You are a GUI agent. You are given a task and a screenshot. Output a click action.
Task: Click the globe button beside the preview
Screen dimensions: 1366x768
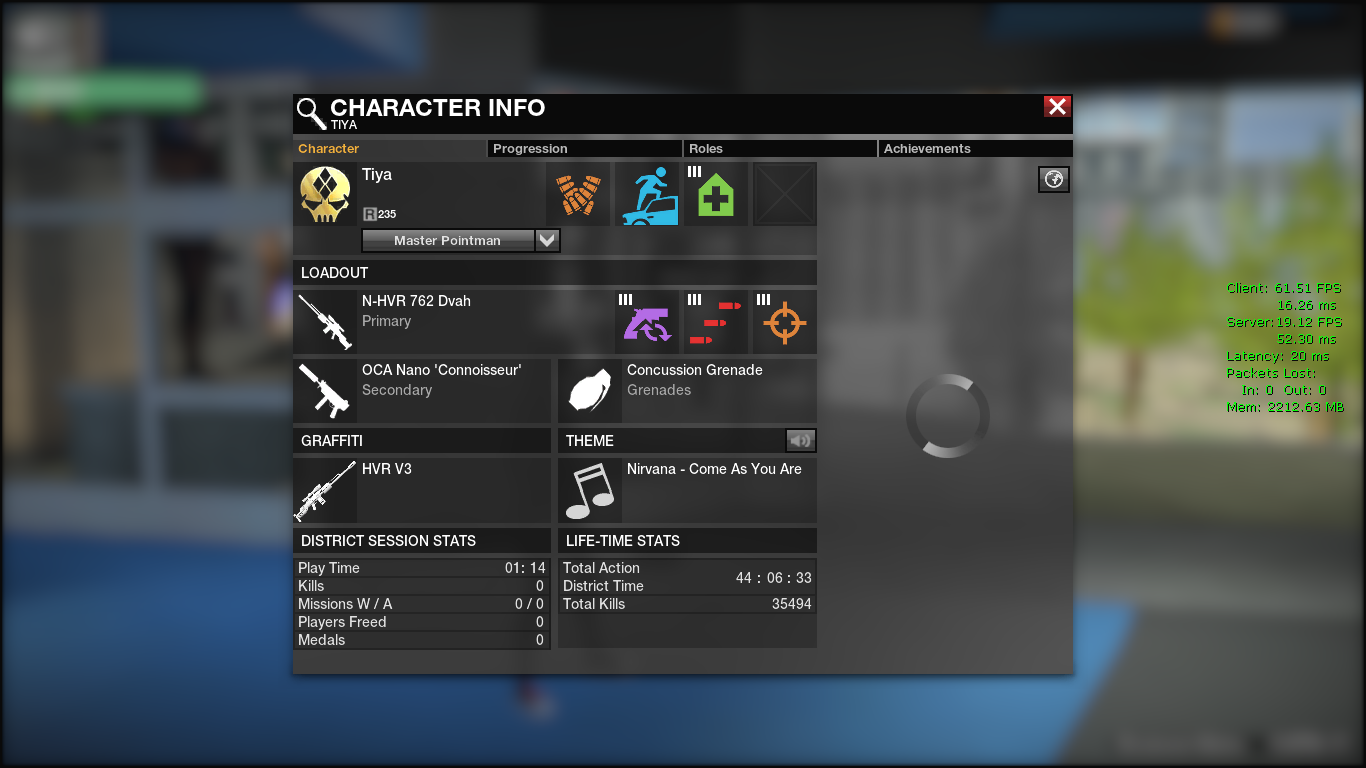pos(1054,179)
